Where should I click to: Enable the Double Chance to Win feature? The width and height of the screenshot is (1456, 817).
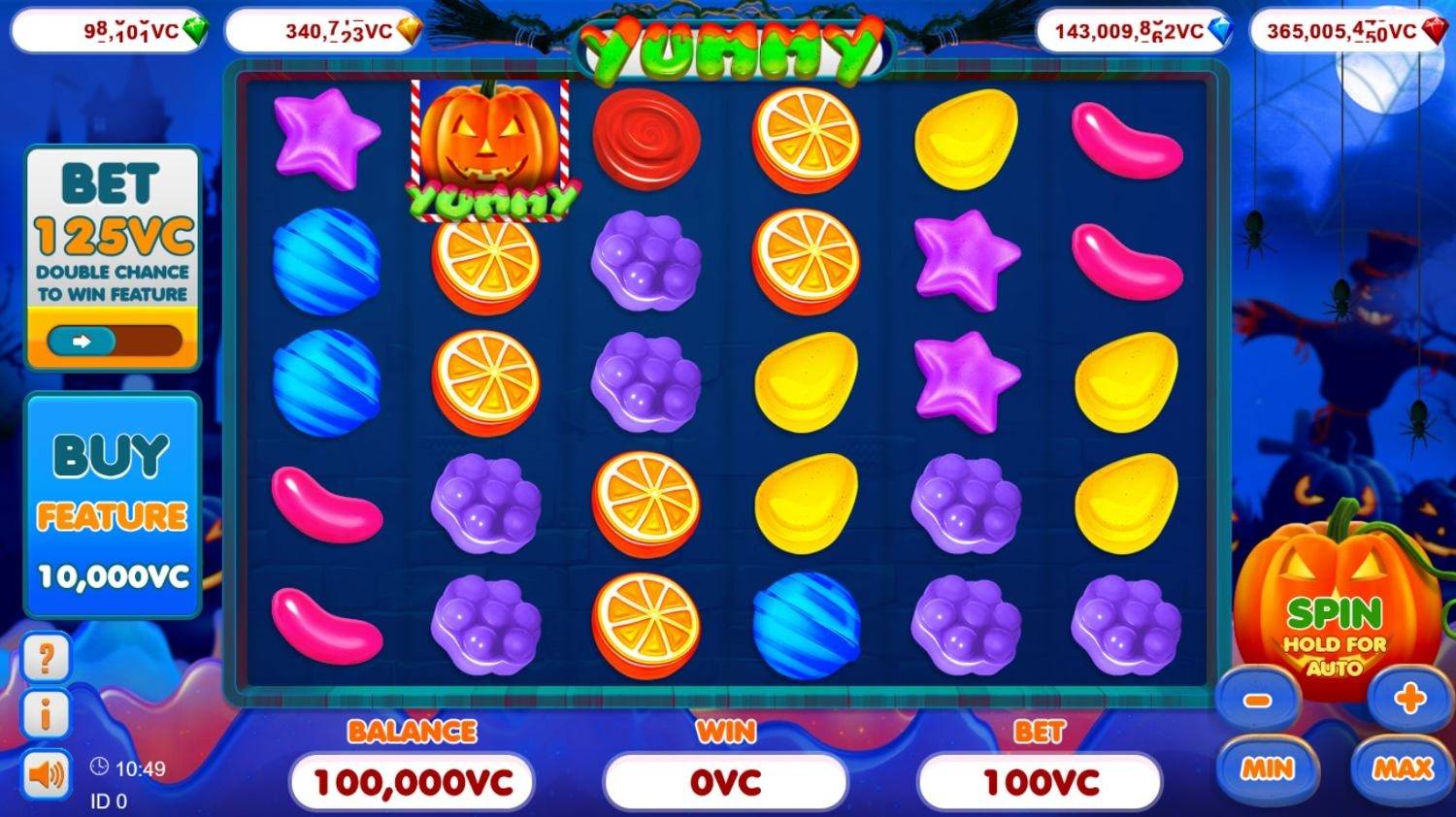pyautogui.click(x=114, y=341)
